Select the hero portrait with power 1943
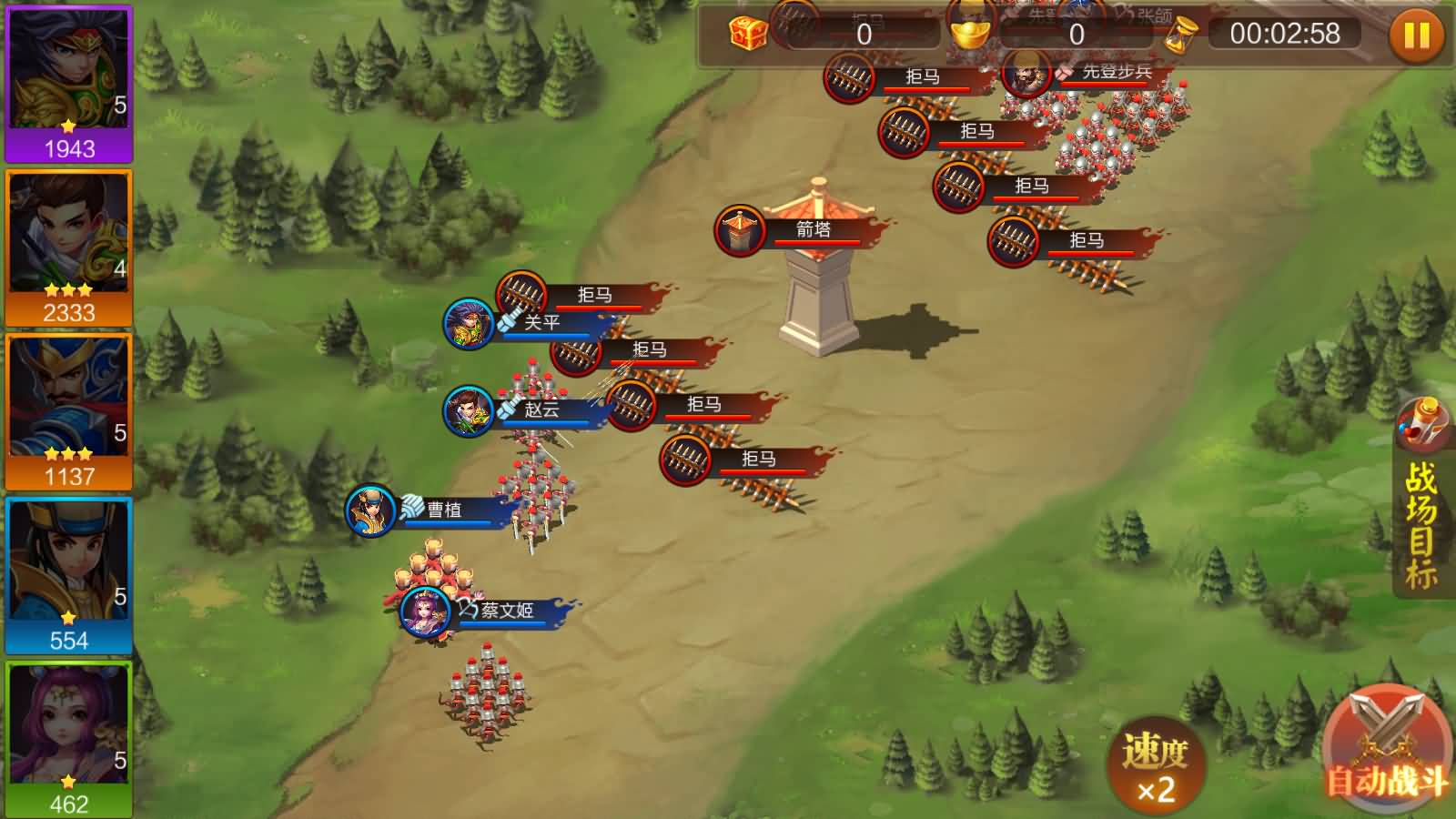Image resolution: width=1456 pixels, height=819 pixels. (x=69, y=84)
